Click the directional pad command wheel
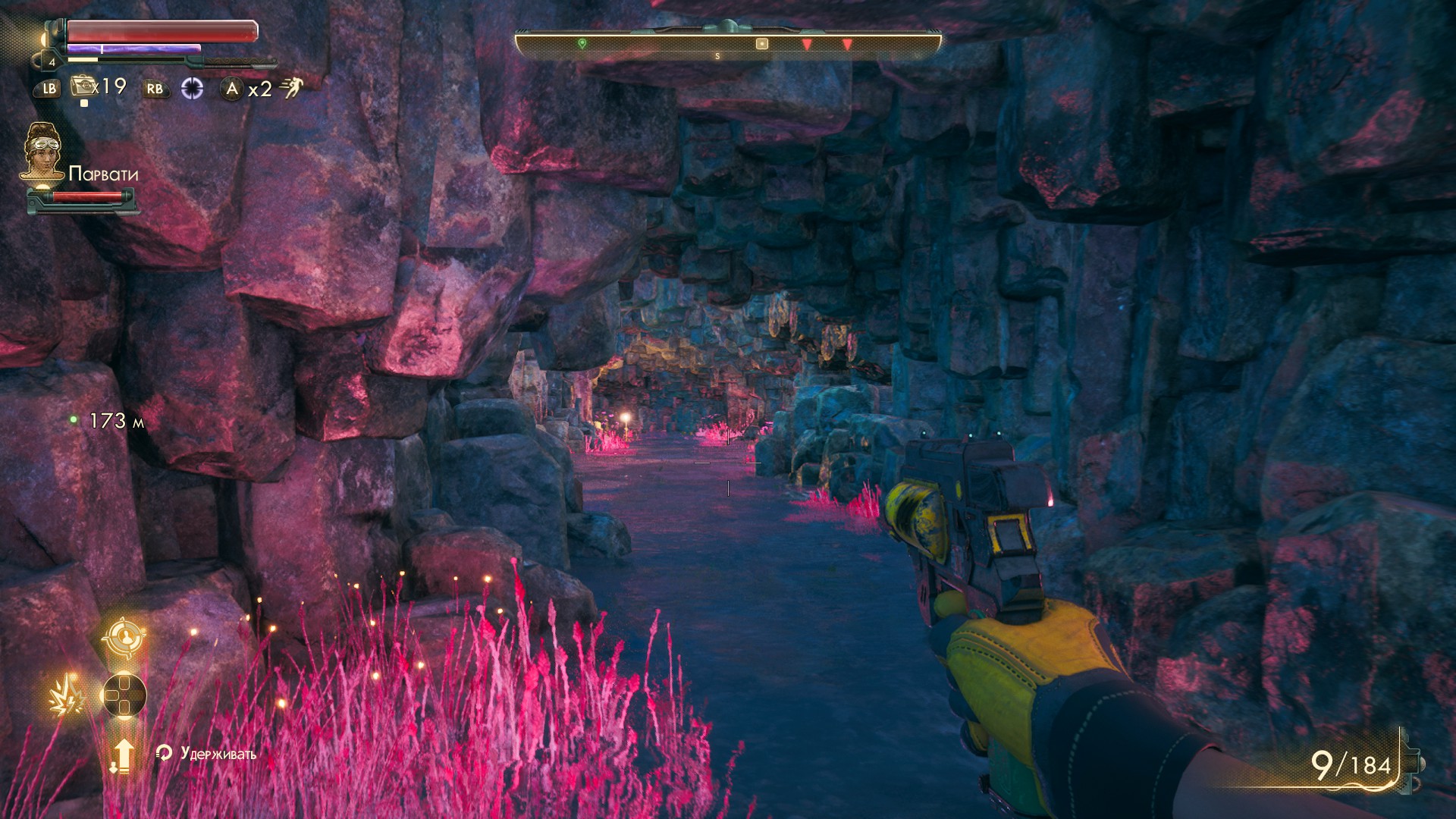This screenshot has width=1456, height=819. pyautogui.click(x=124, y=695)
